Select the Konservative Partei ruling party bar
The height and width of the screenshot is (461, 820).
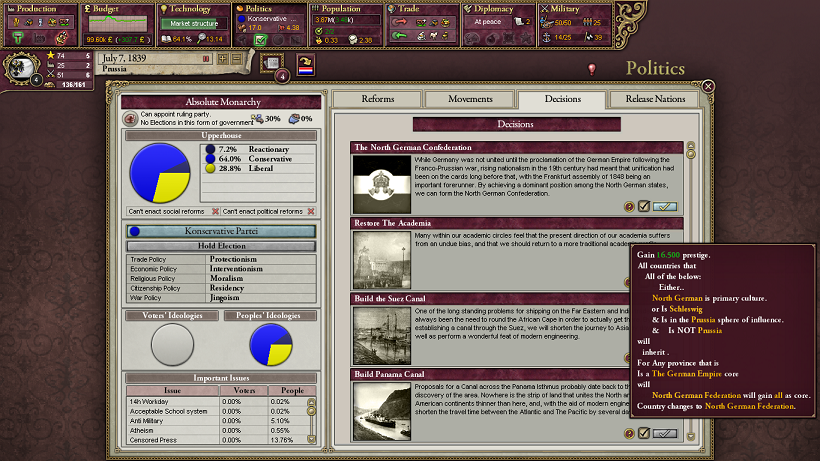221,231
